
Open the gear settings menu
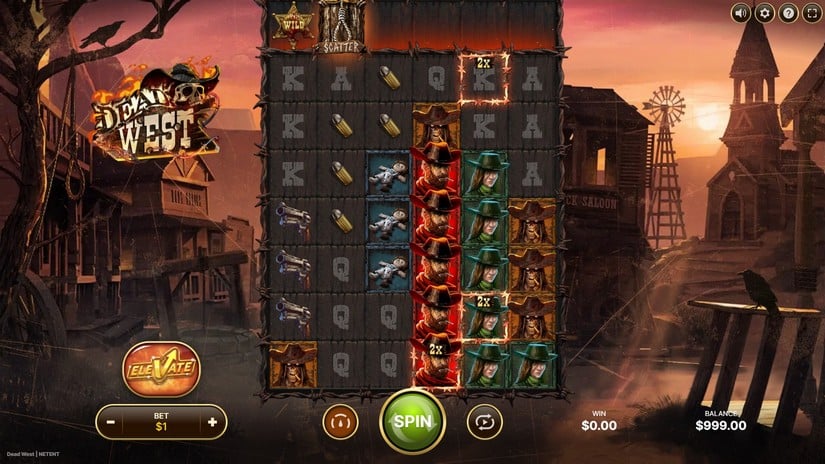coord(765,13)
